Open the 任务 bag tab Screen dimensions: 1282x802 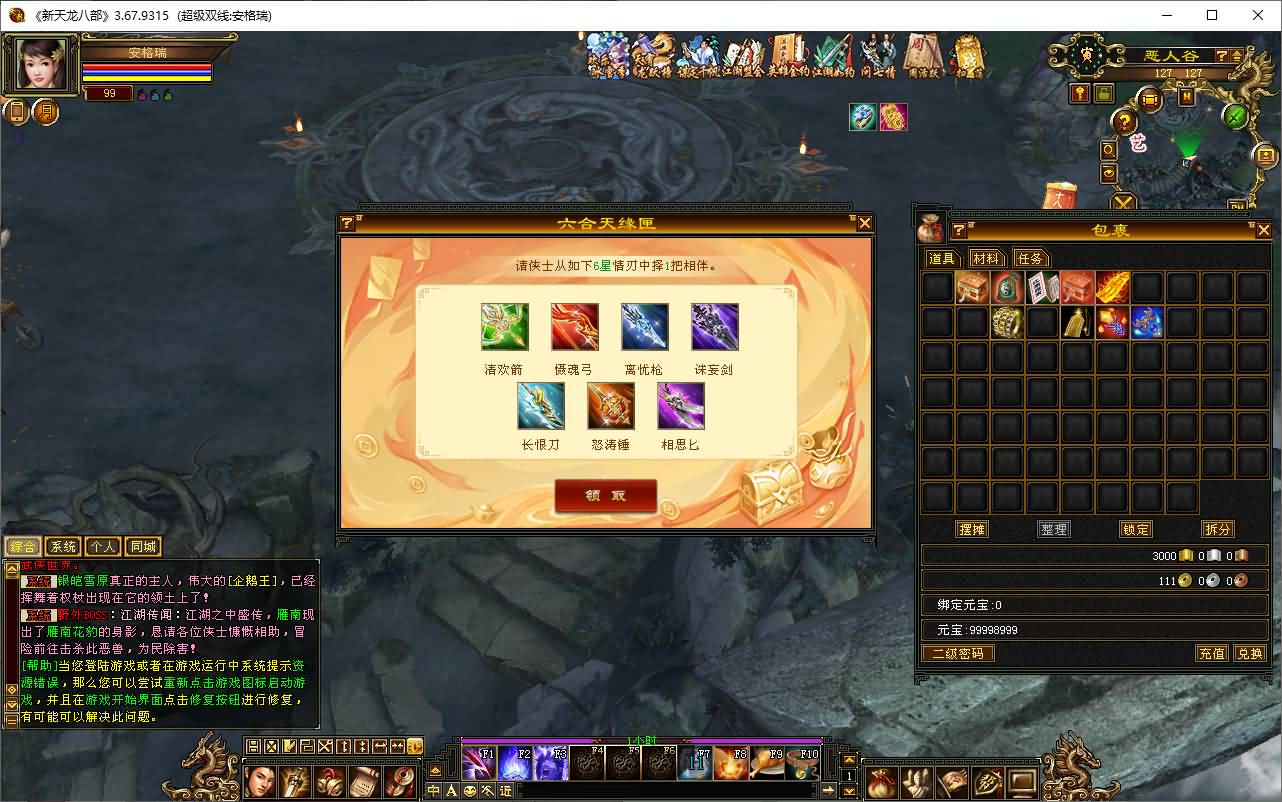click(1030, 258)
